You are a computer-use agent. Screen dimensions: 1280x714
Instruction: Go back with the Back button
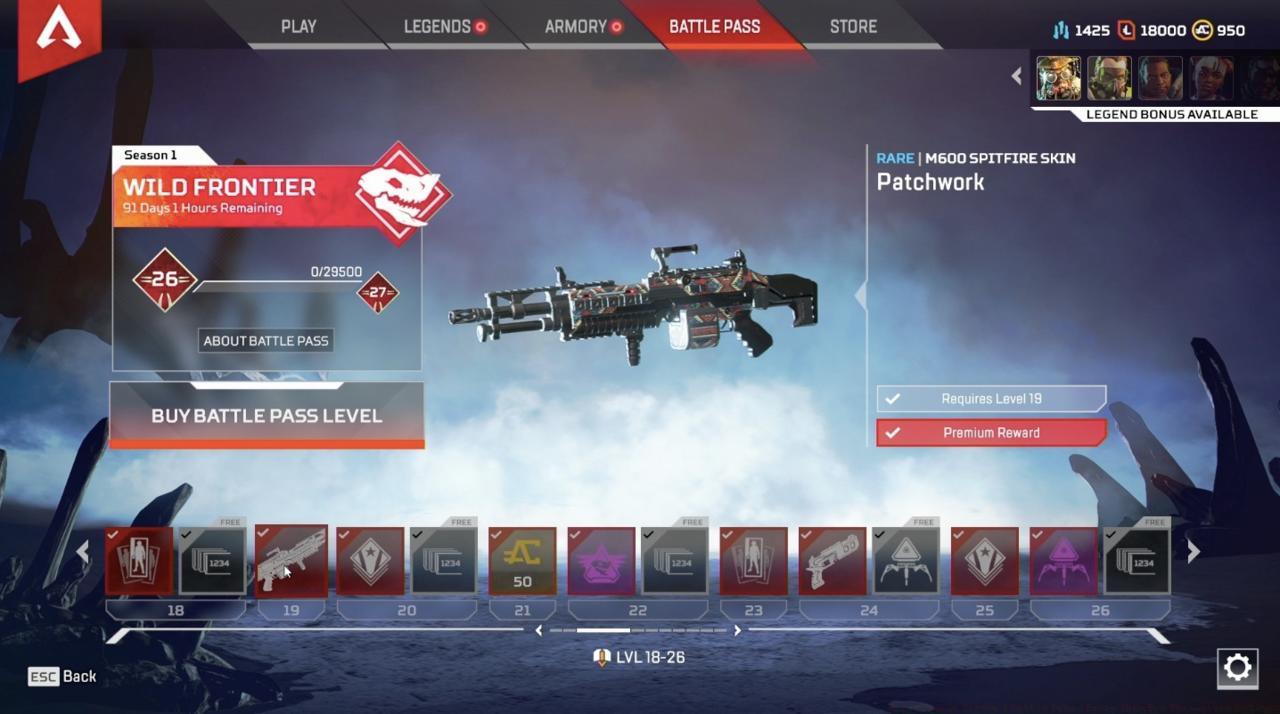point(63,677)
